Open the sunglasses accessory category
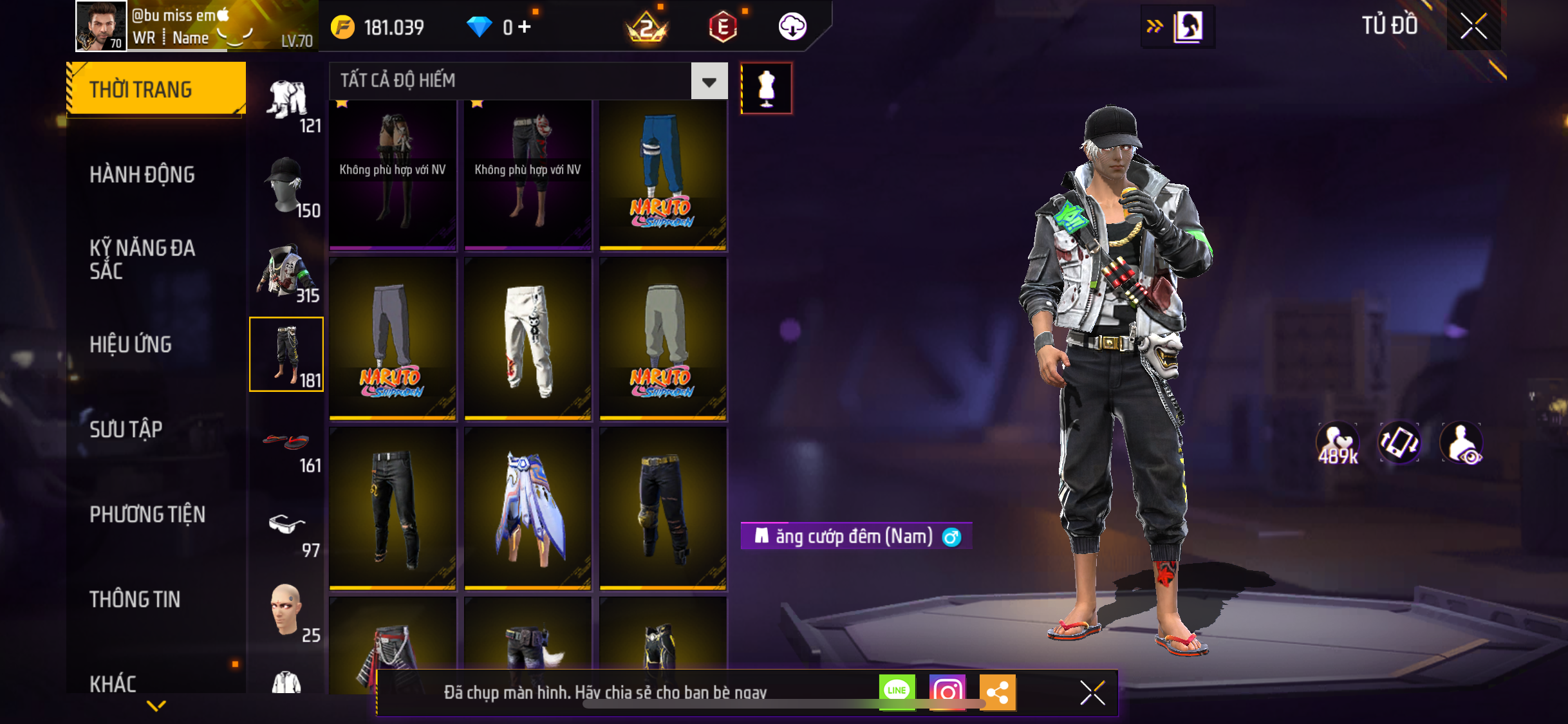The width and height of the screenshot is (1568, 724). click(x=286, y=526)
